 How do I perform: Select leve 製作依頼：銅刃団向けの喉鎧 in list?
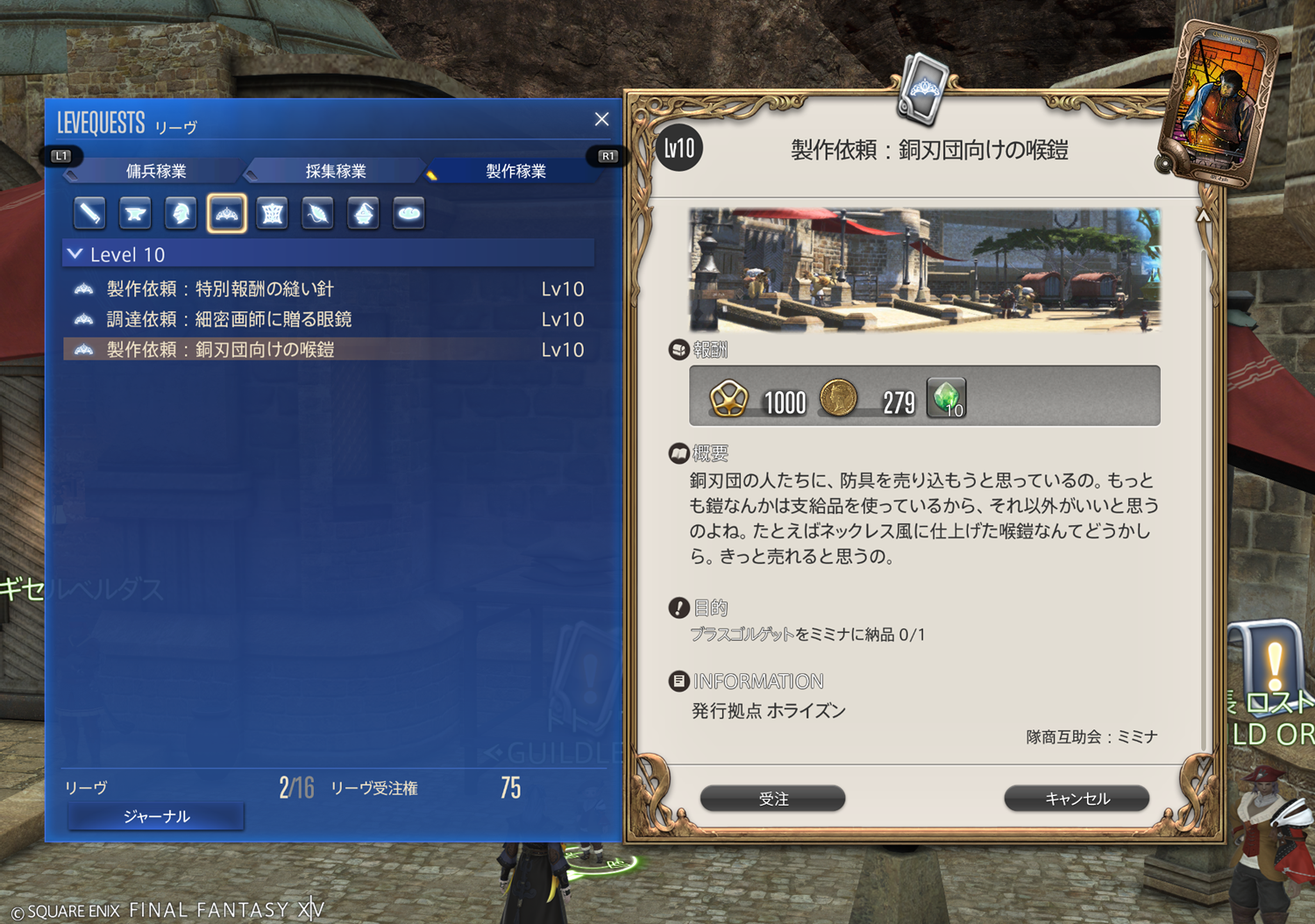(x=220, y=350)
